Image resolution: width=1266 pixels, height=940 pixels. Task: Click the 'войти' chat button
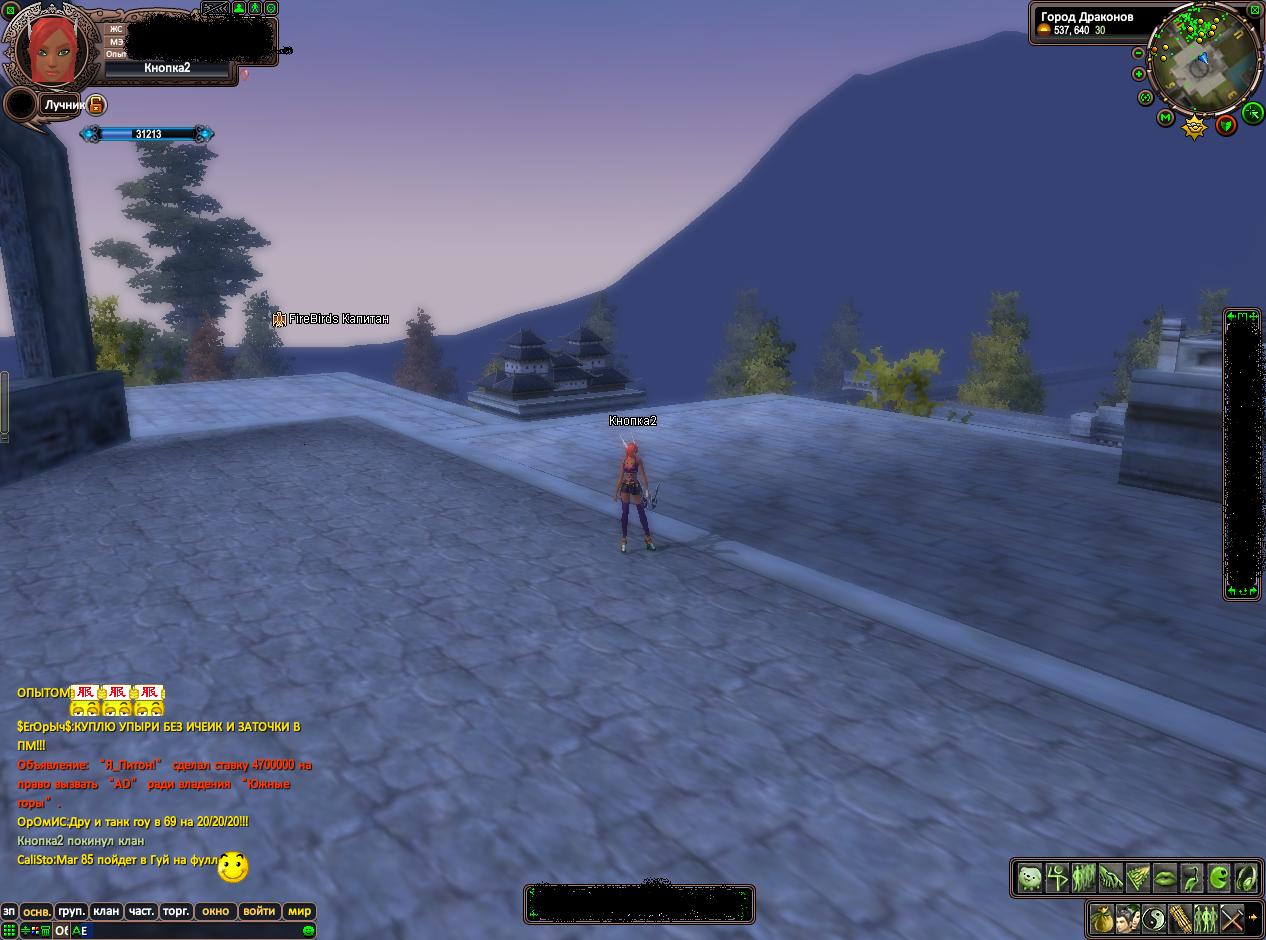[259, 911]
